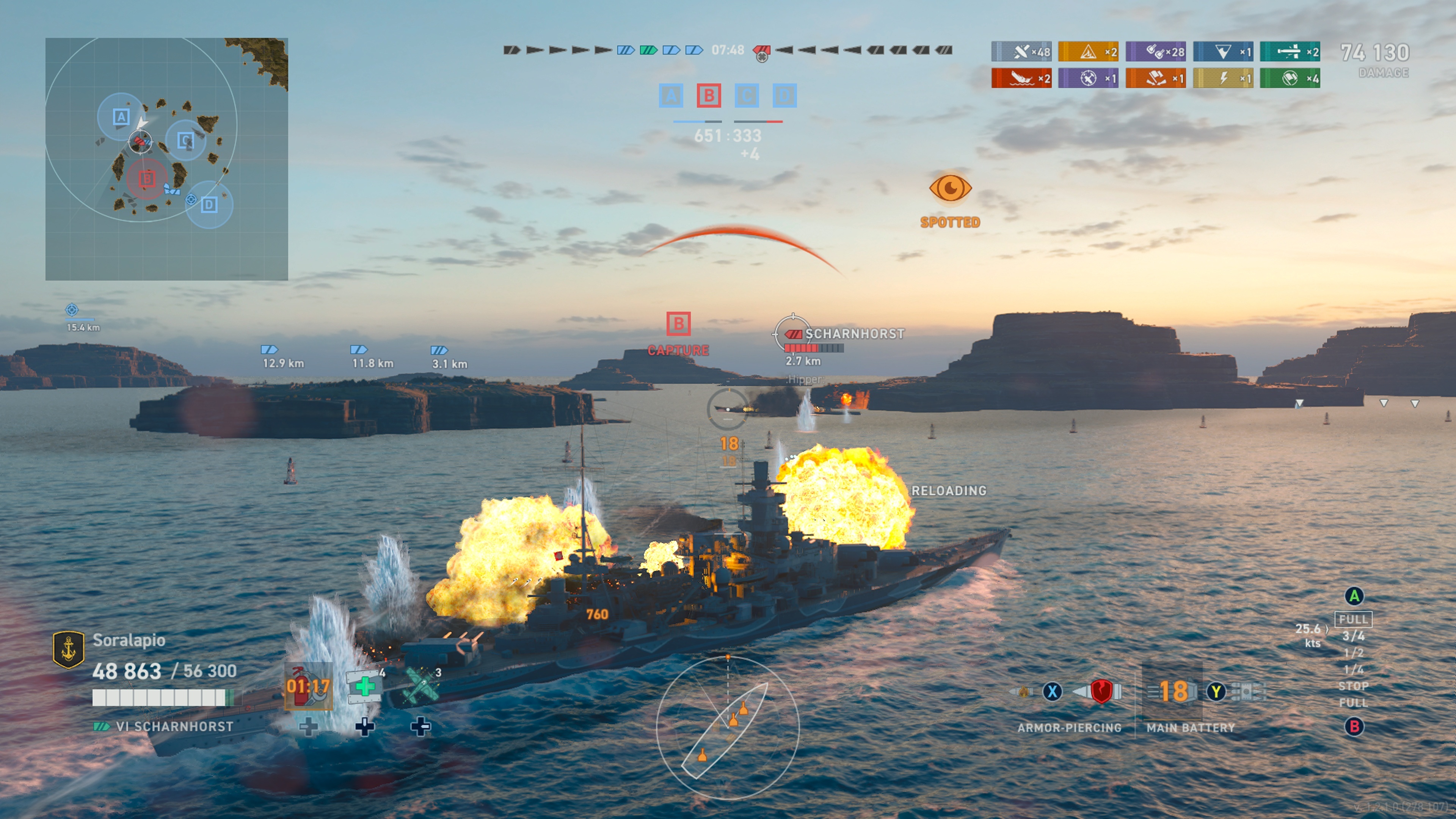This screenshot has height=819, width=1456.
Task: Select the red capture point B indicator in the top bar
Action: [709, 96]
